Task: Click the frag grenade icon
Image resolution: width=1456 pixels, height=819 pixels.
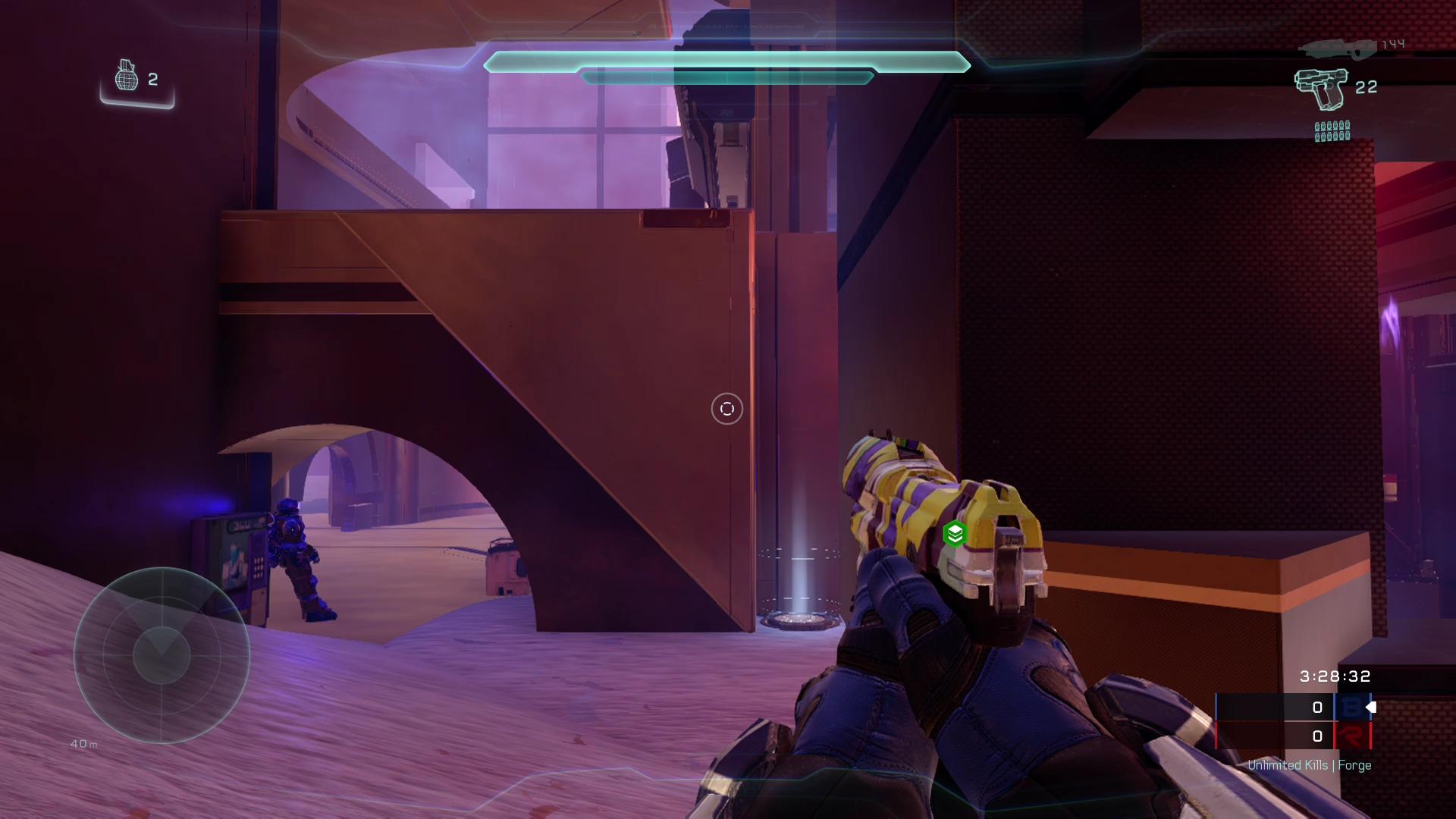Action: point(126,76)
